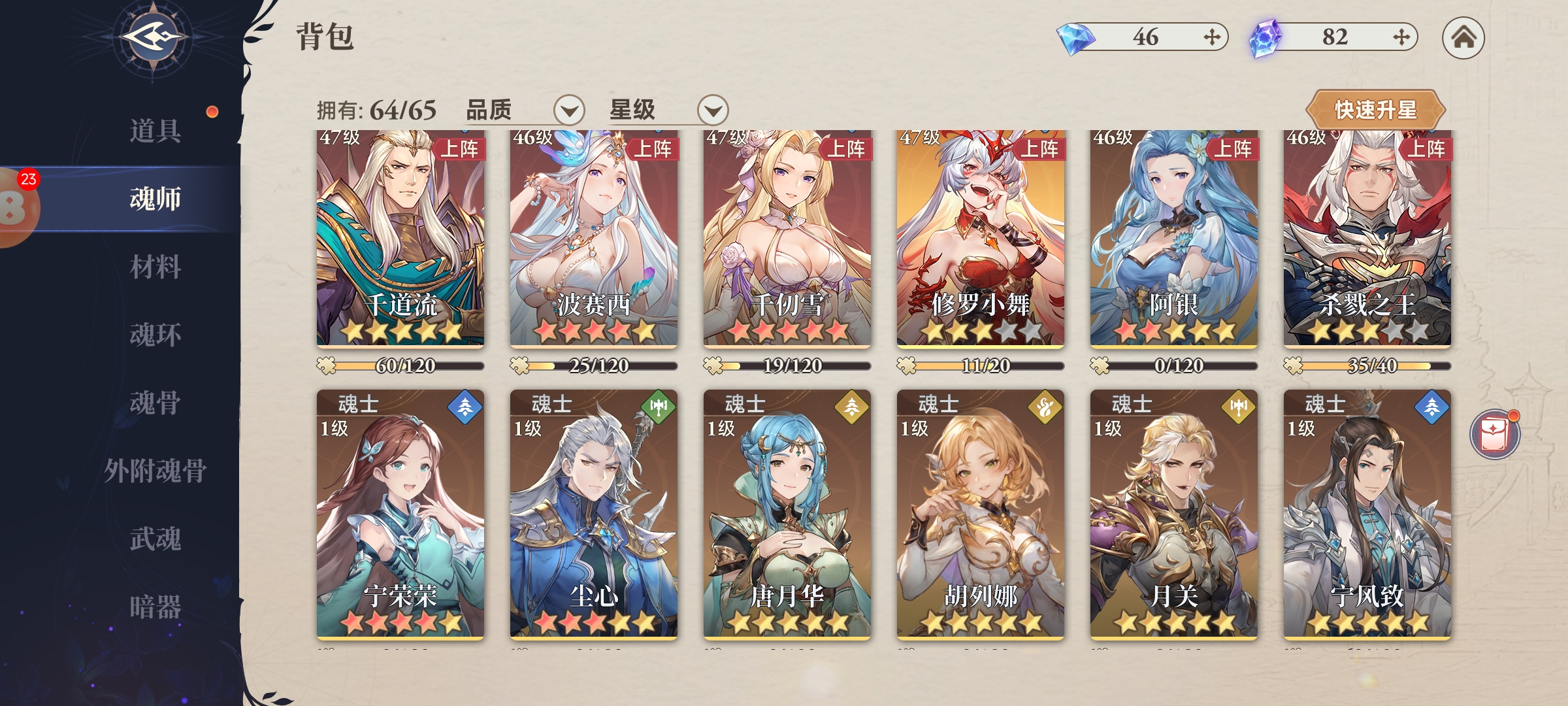Select the 修罗小舞 character card
Viewport: 1568px width, 706px height.
(980, 239)
